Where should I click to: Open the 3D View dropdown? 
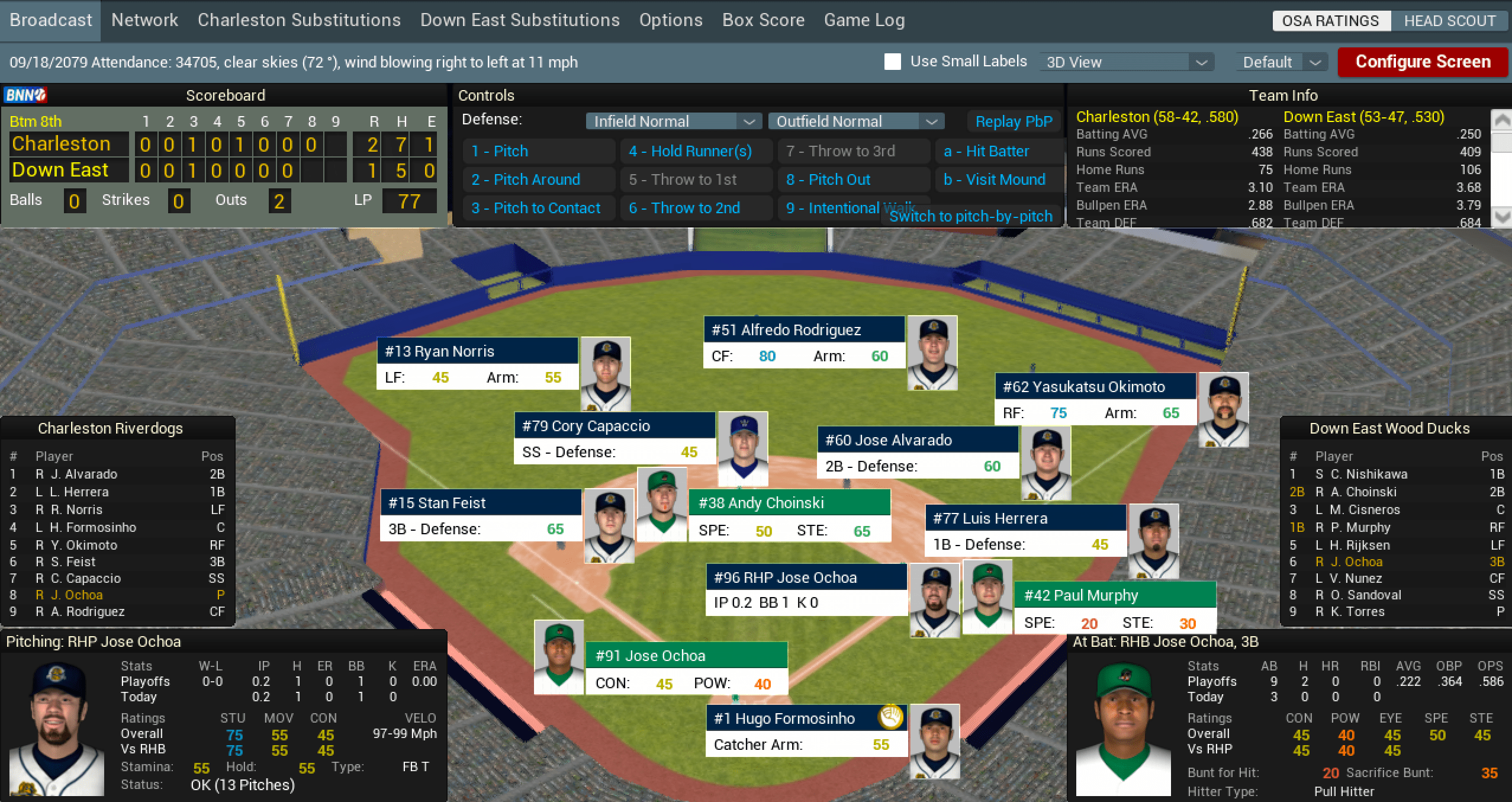1127,62
